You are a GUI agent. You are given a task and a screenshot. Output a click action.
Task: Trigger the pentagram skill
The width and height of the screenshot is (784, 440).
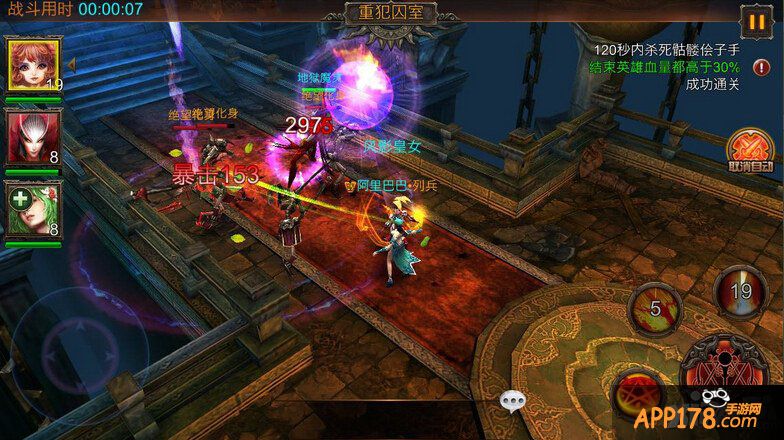point(636,393)
